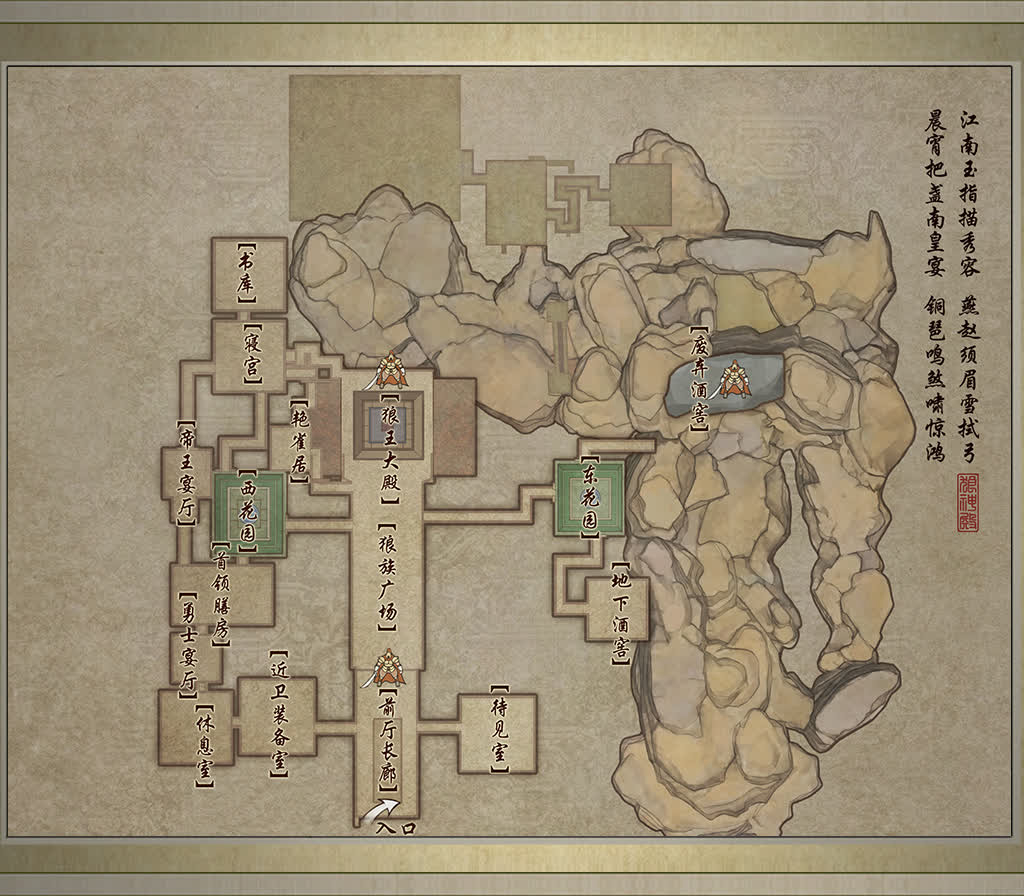The height and width of the screenshot is (896, 1024).
Task: Select the 书库 room on the map
Action: point(248,274)
